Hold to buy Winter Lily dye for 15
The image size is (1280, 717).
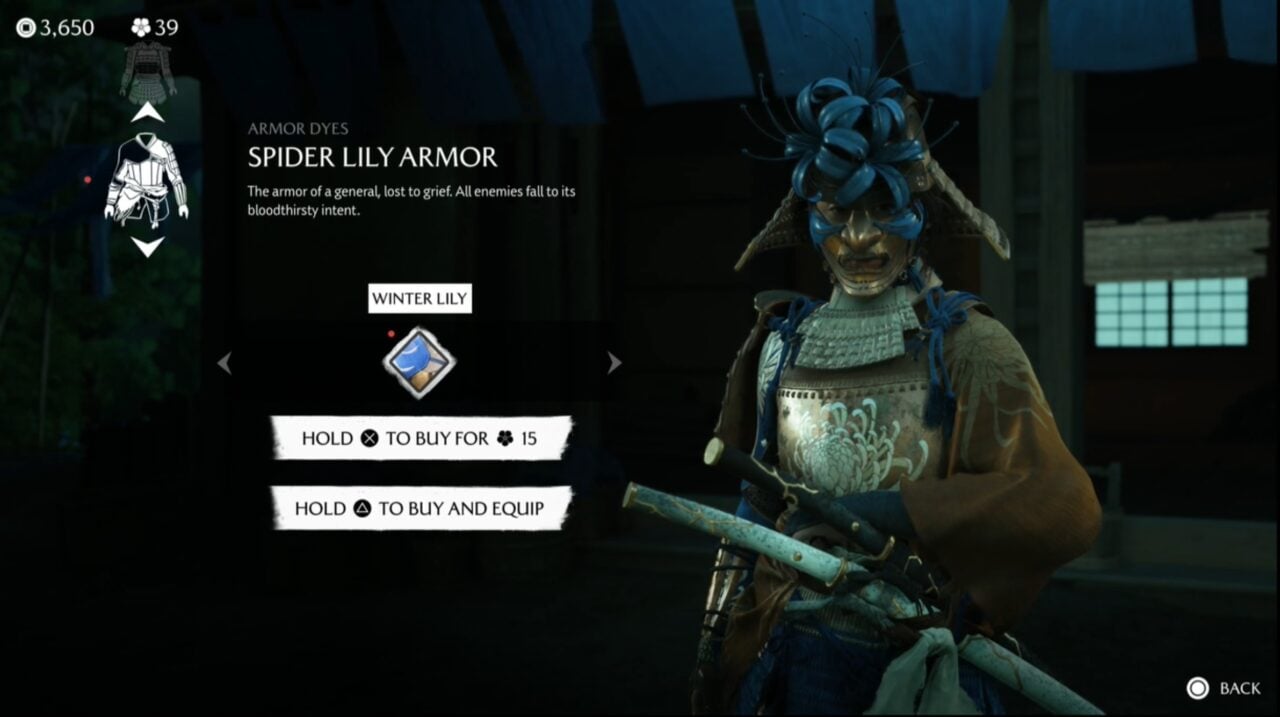point(421,438)
